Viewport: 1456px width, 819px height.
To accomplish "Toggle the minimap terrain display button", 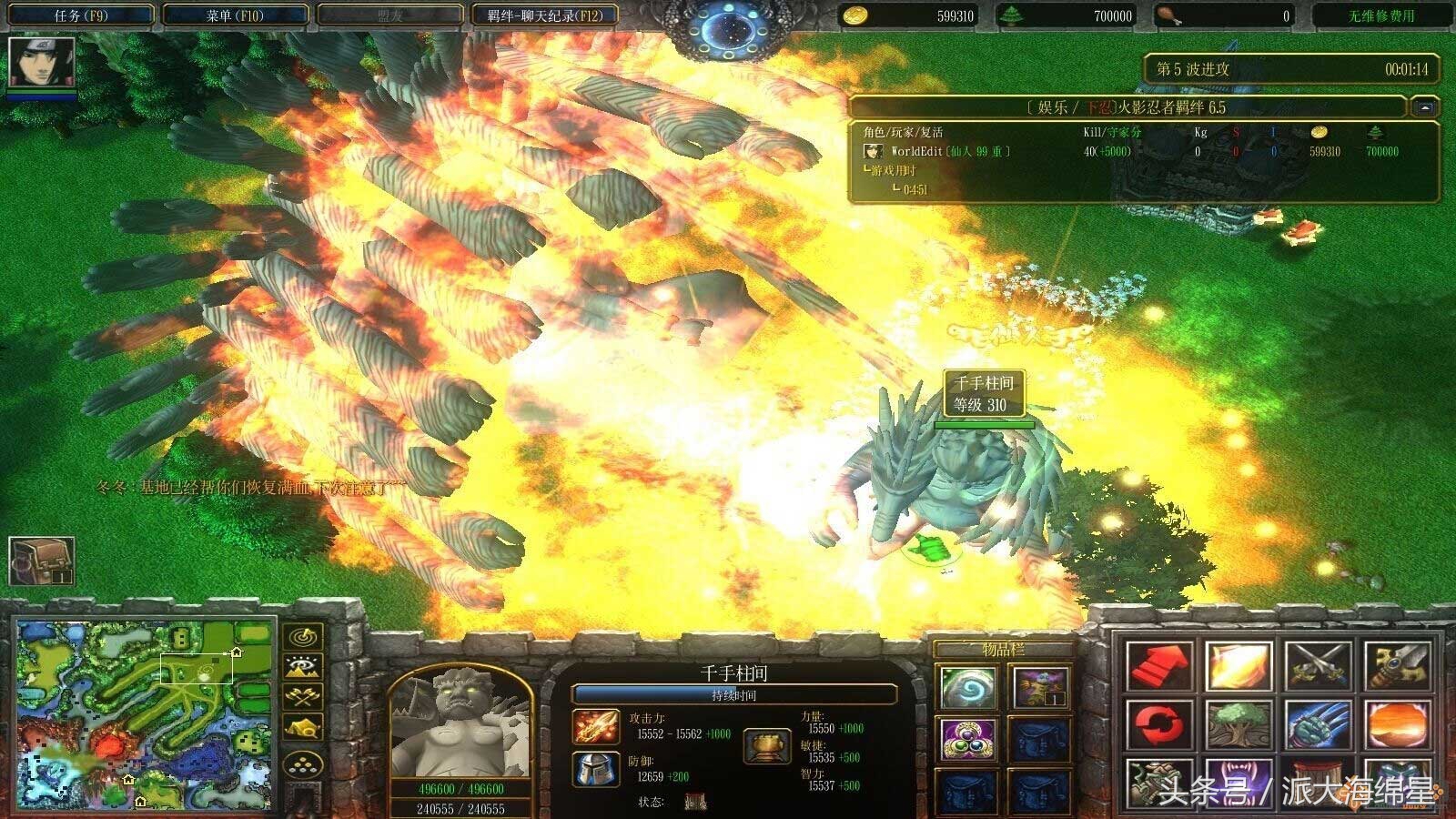I will point(303,667).
